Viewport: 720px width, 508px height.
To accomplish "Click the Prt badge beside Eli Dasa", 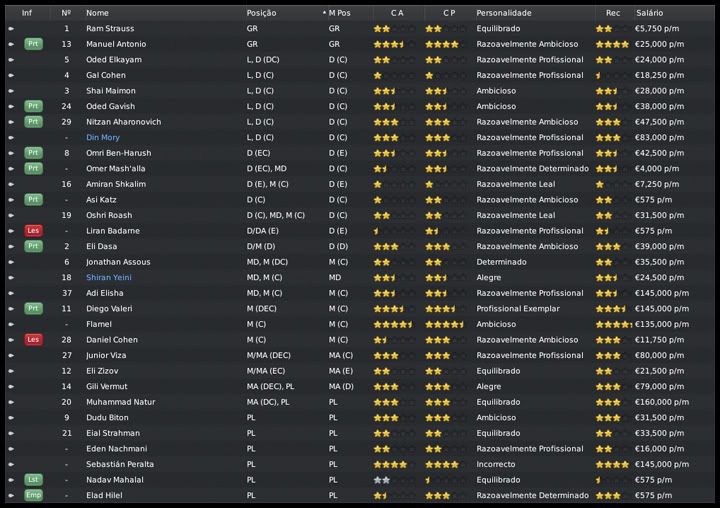I will 33,246.
